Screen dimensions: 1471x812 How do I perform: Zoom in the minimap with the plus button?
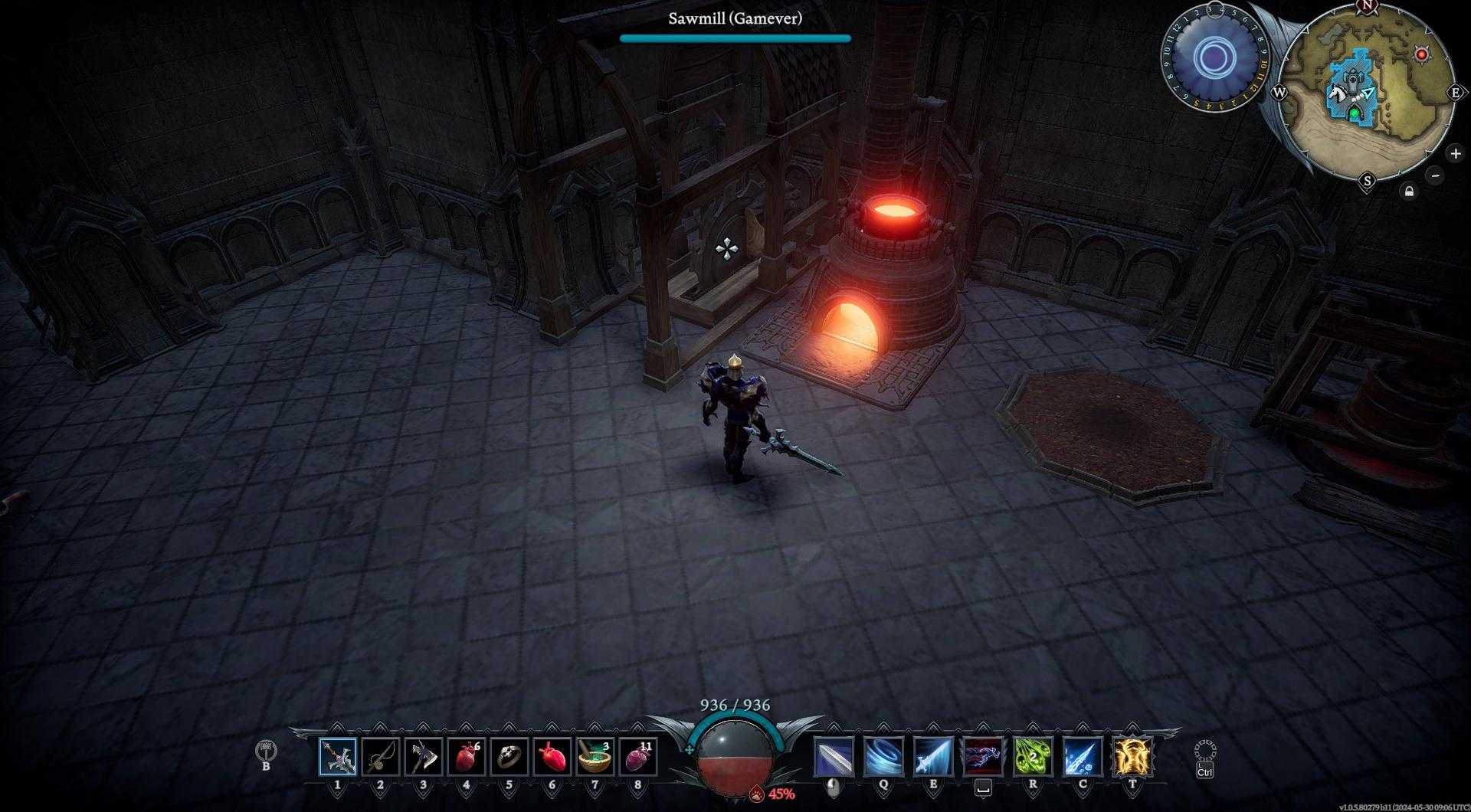1455,153
